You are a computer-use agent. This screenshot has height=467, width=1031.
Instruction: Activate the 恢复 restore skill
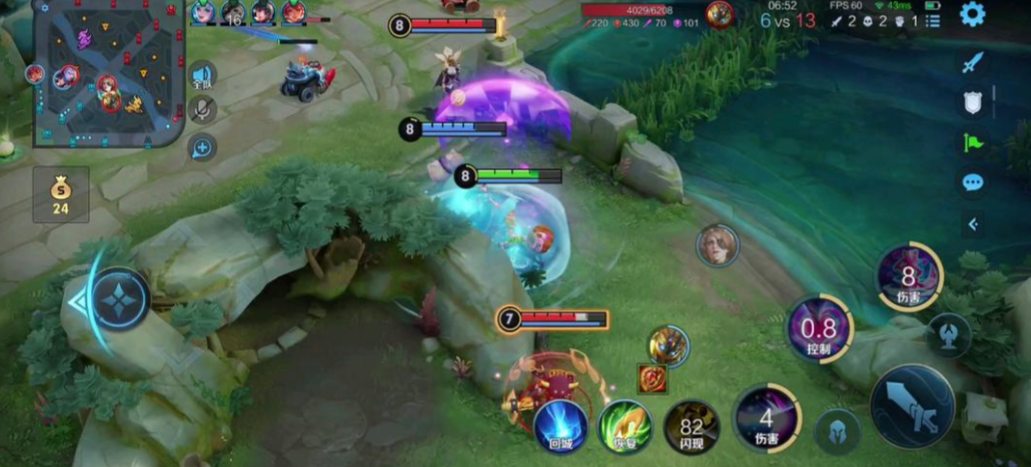[625, 426]
